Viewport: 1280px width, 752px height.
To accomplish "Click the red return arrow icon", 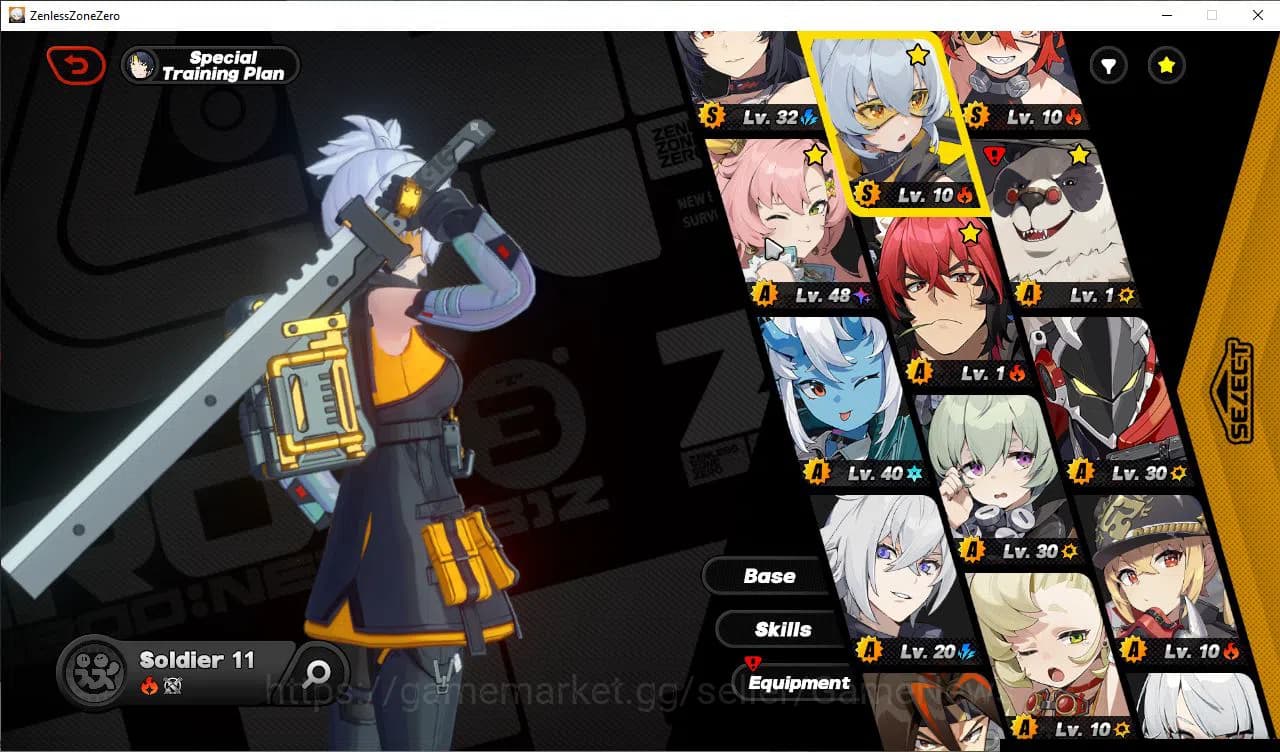I will (x=76, y=64).
